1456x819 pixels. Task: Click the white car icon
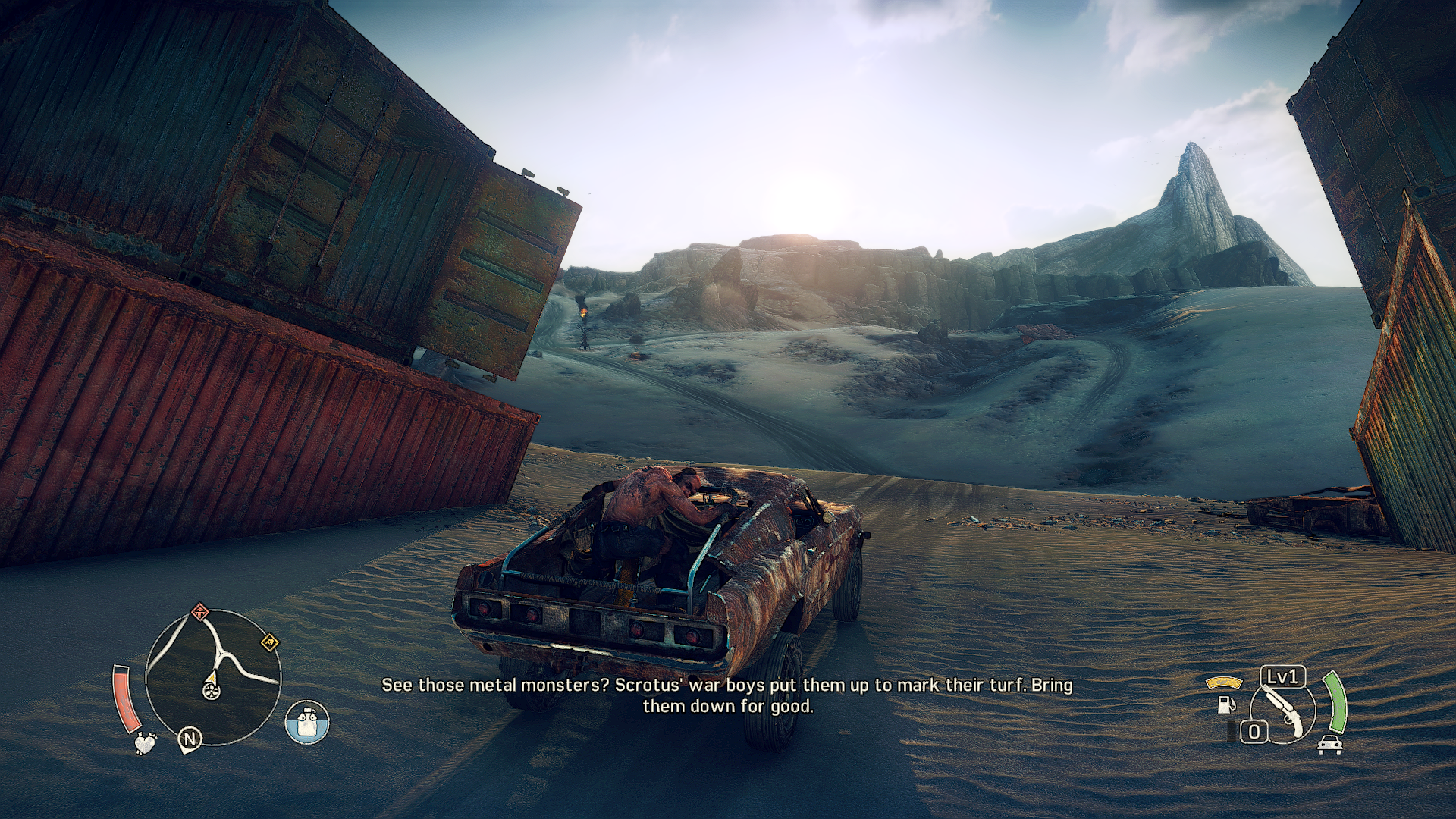1330,745
